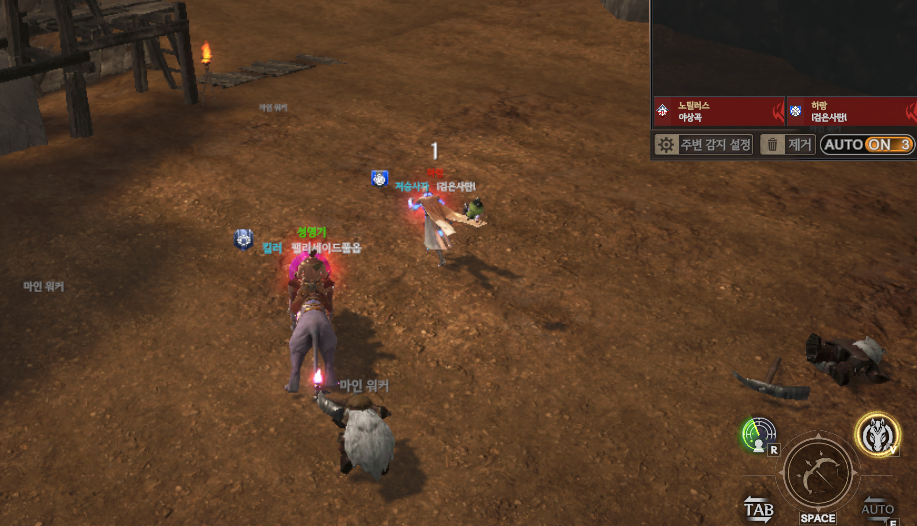Open the 주변 감지 설정 detection settings
This screenshot has width=917, height=526.
(703, 145)
